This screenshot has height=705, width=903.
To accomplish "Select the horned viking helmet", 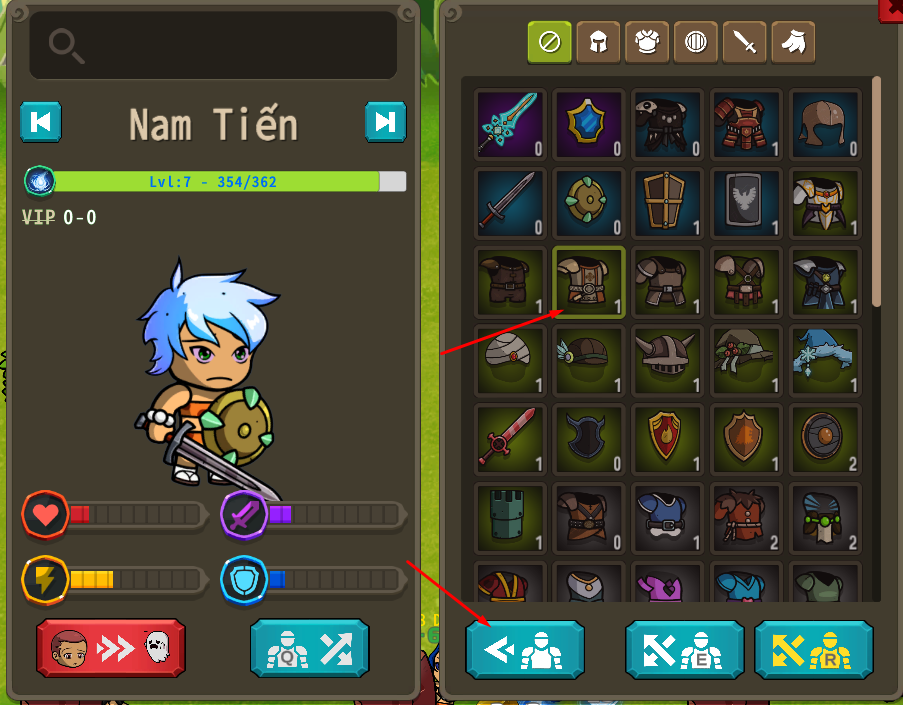I will (667, 360).
